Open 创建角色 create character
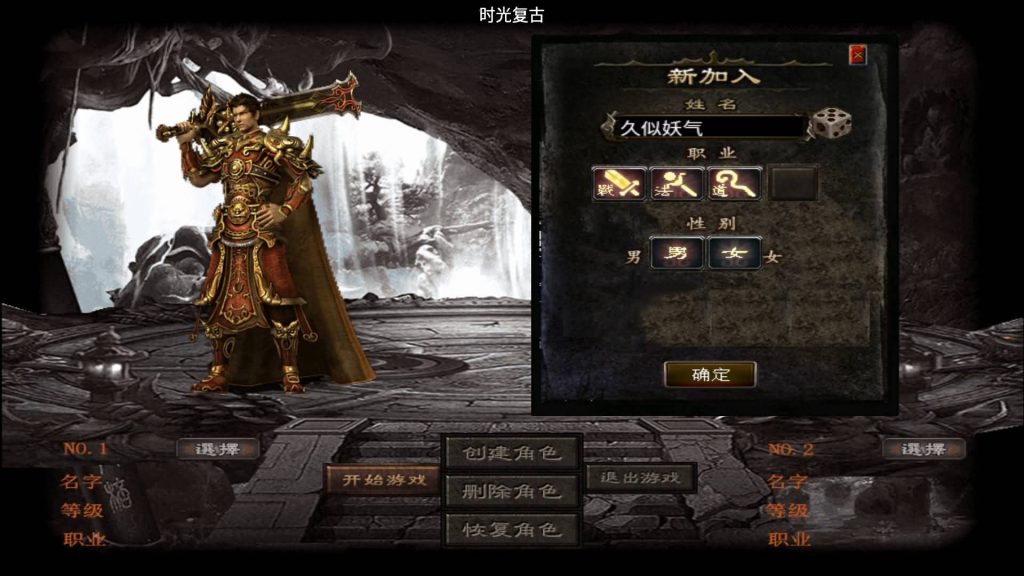1024x576 pixels. pos(511,452)
